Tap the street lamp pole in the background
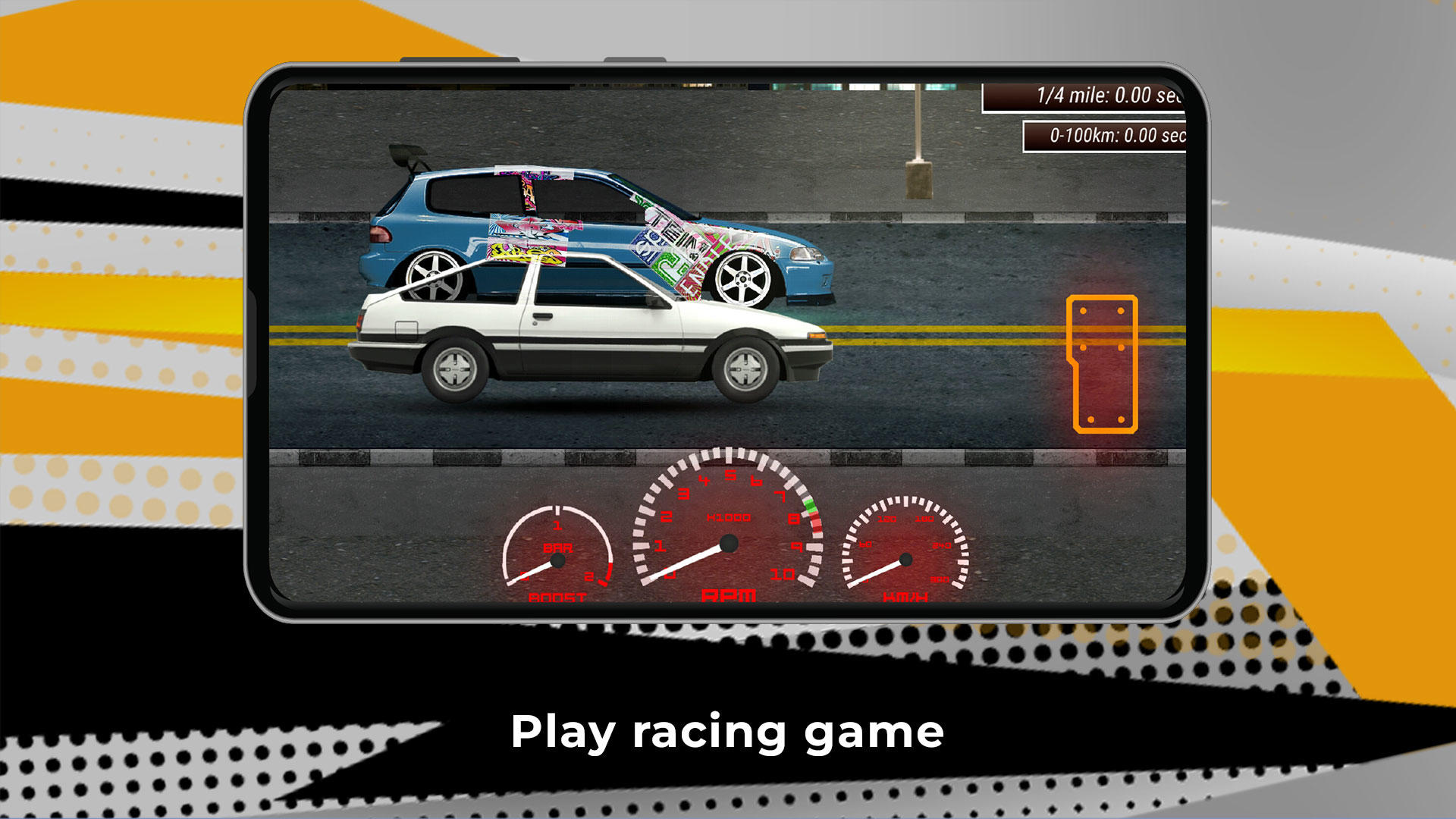This screenshot has width=1456, height=819. pyautogui.click(x=916, y=136)
